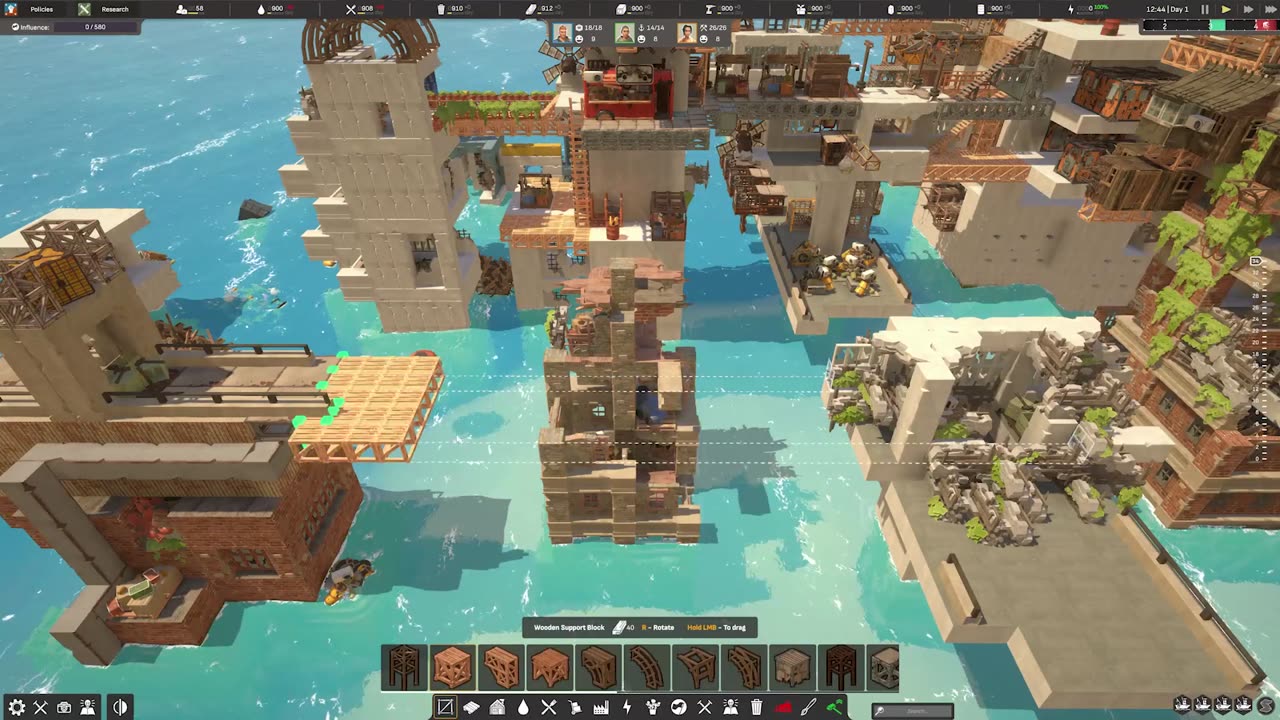The height and width of the screenshot is (720, 1280).
Task: Select the curved wooden rail piece
Action: click(x=647, y=667)
